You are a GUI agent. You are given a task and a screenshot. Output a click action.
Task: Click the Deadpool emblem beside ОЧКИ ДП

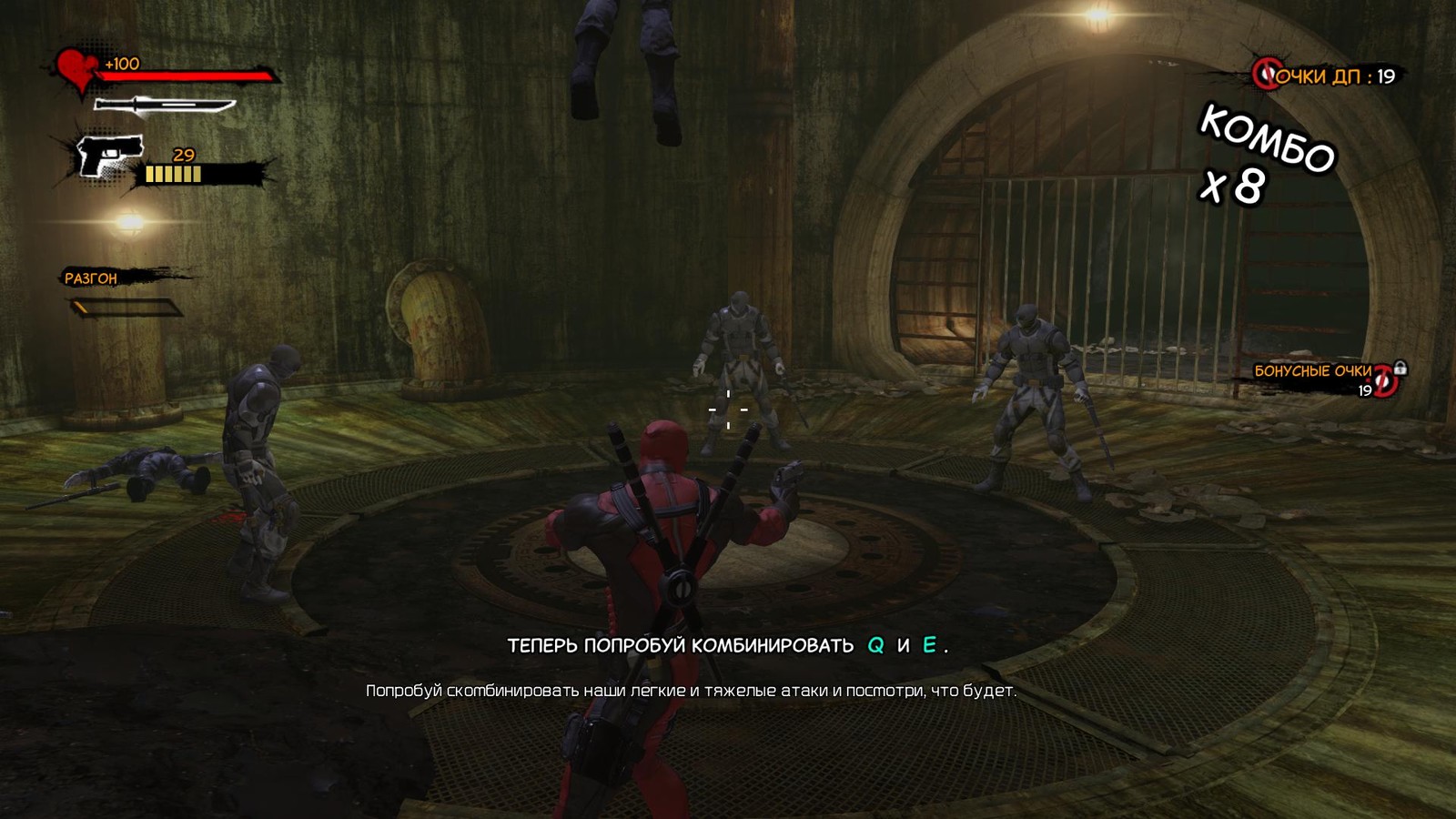(x=1266, y=74)
